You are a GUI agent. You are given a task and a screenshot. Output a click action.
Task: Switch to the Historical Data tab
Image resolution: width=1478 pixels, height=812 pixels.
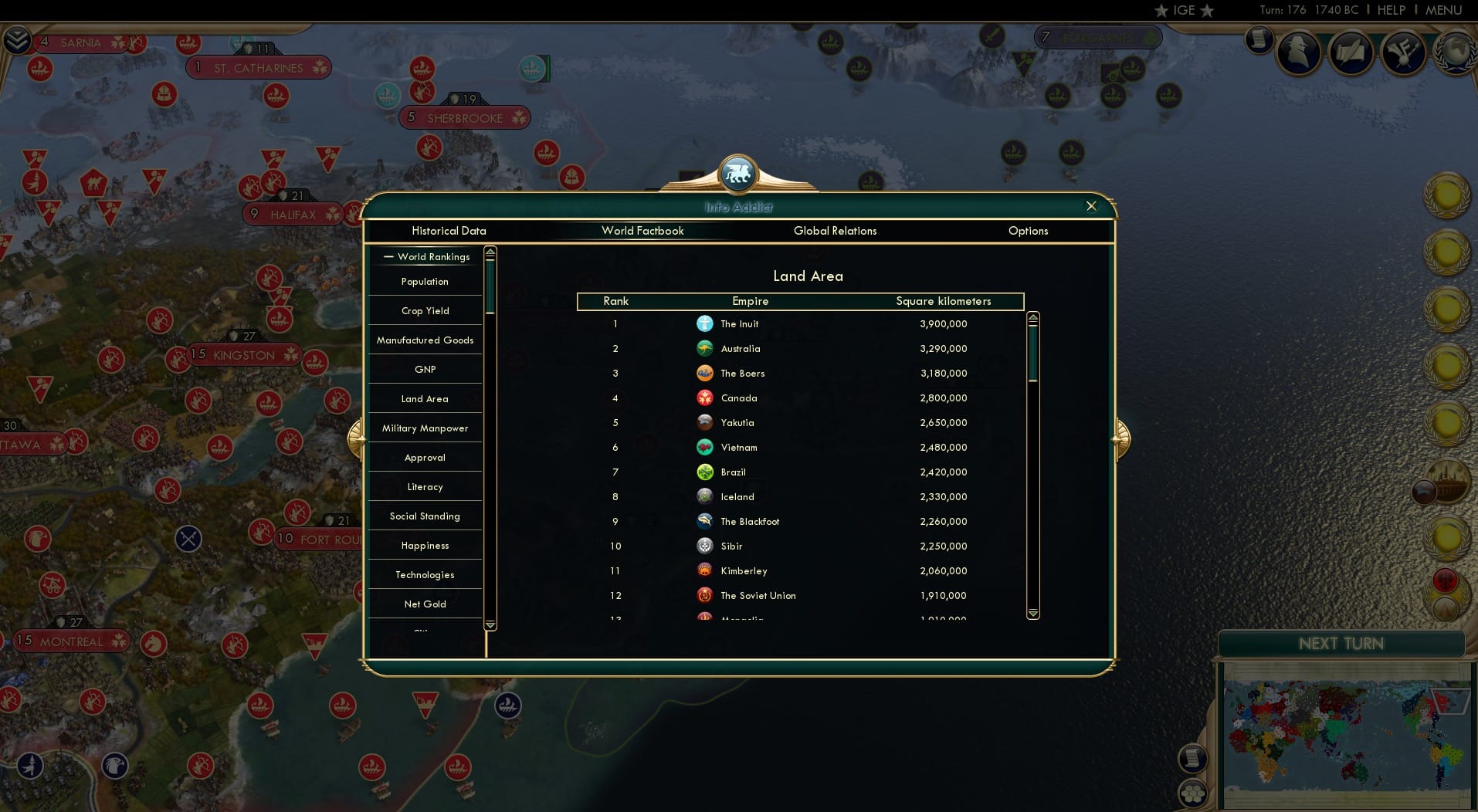click(x=449, y=231)
